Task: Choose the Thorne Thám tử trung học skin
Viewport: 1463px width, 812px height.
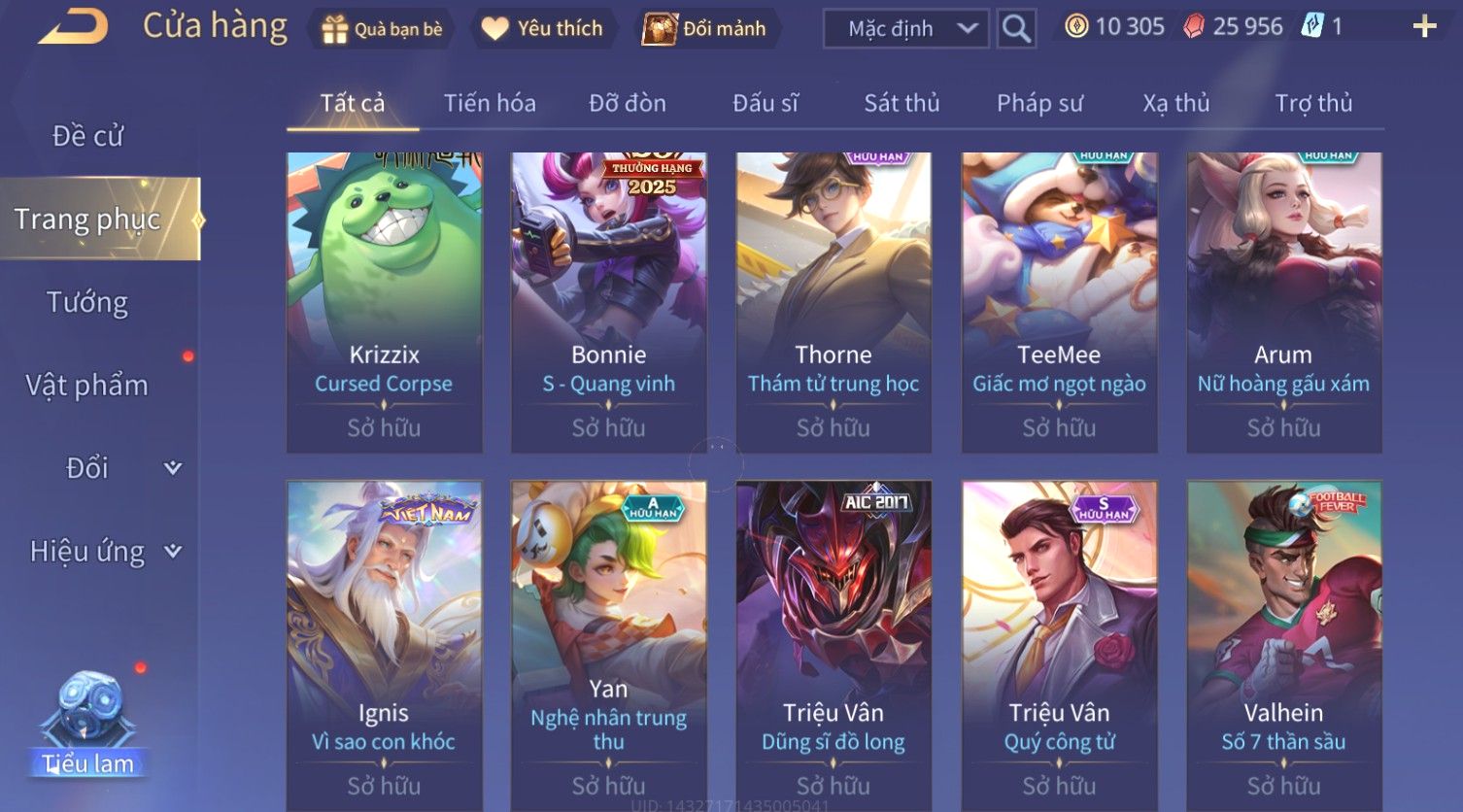Action: coord(834,302)
